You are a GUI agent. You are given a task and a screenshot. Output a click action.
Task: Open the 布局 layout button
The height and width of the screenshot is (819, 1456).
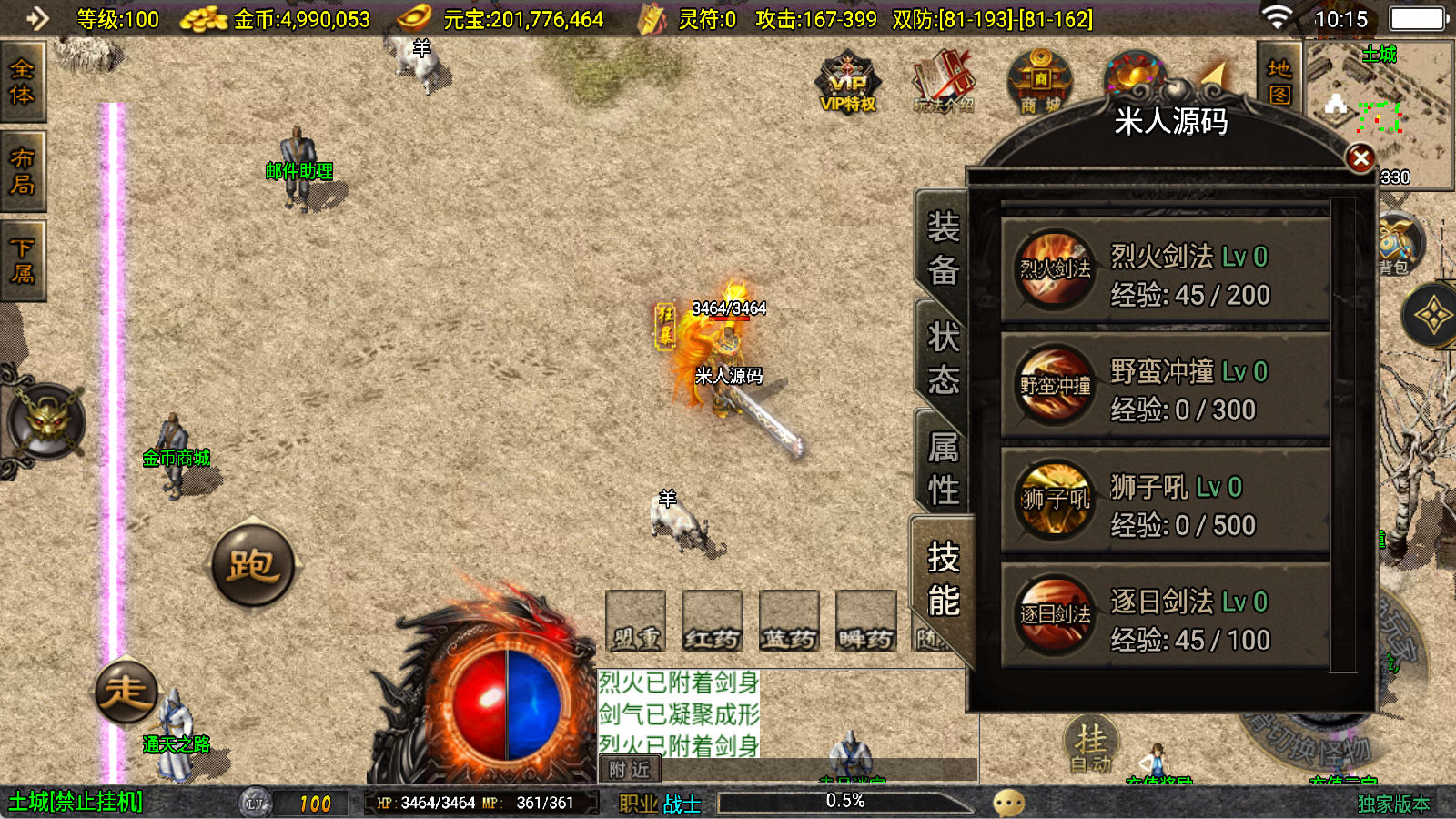(22, 171)
